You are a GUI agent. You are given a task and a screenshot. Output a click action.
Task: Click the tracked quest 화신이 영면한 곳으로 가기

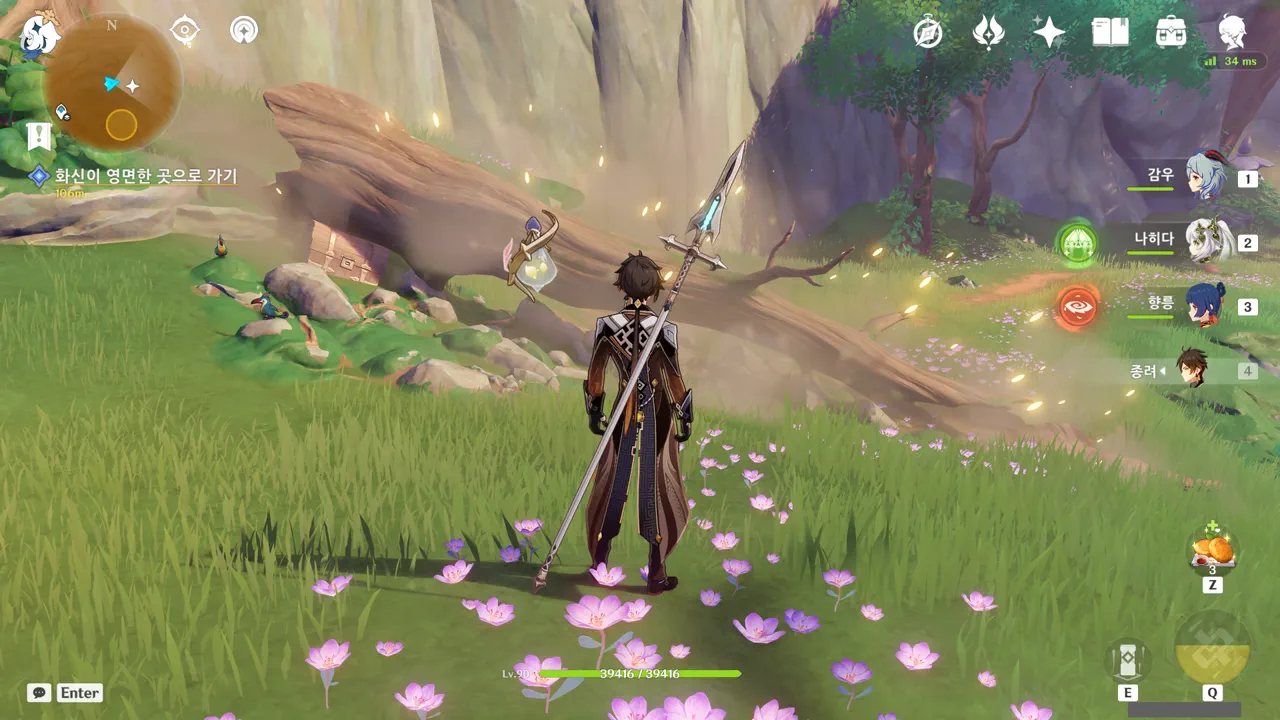click(x=145, y=177)
